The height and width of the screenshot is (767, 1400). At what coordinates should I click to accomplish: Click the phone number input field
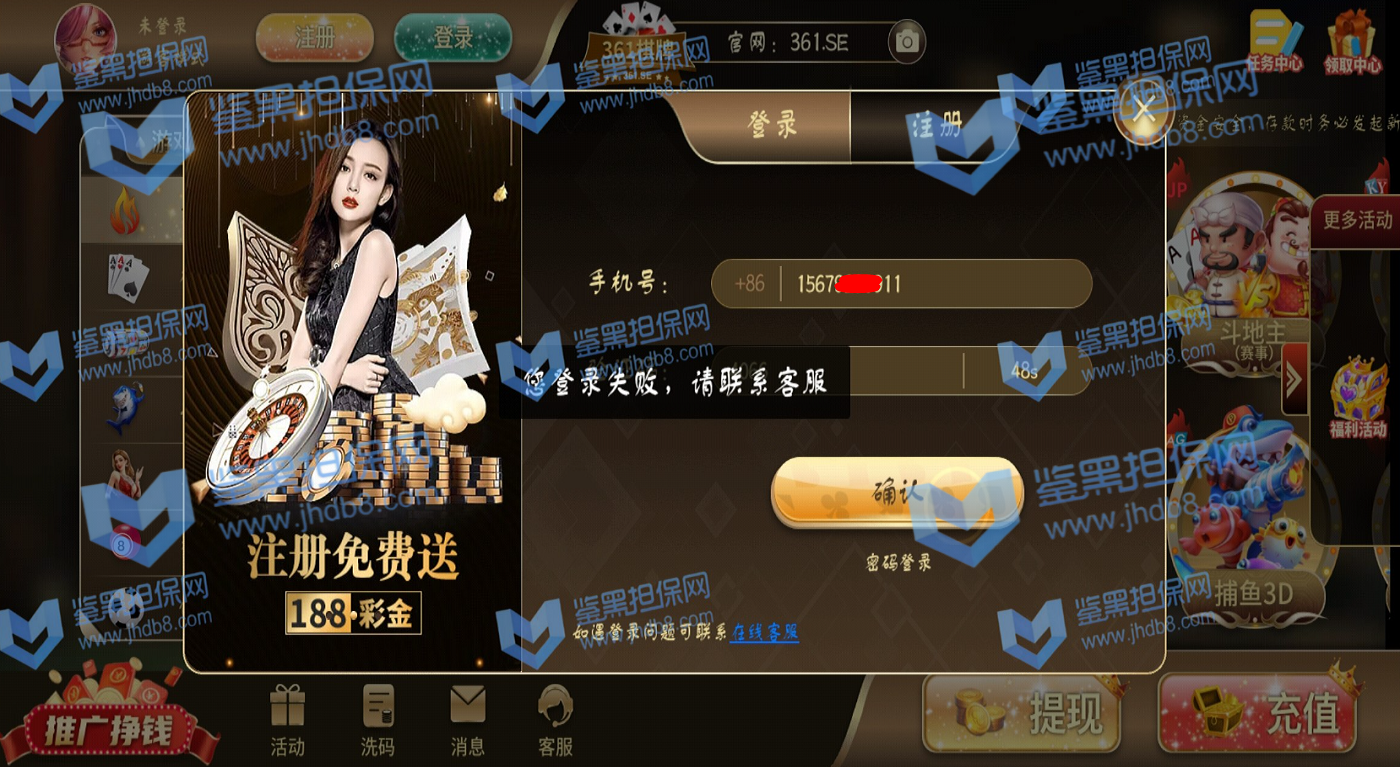click(x=935, y=284)
